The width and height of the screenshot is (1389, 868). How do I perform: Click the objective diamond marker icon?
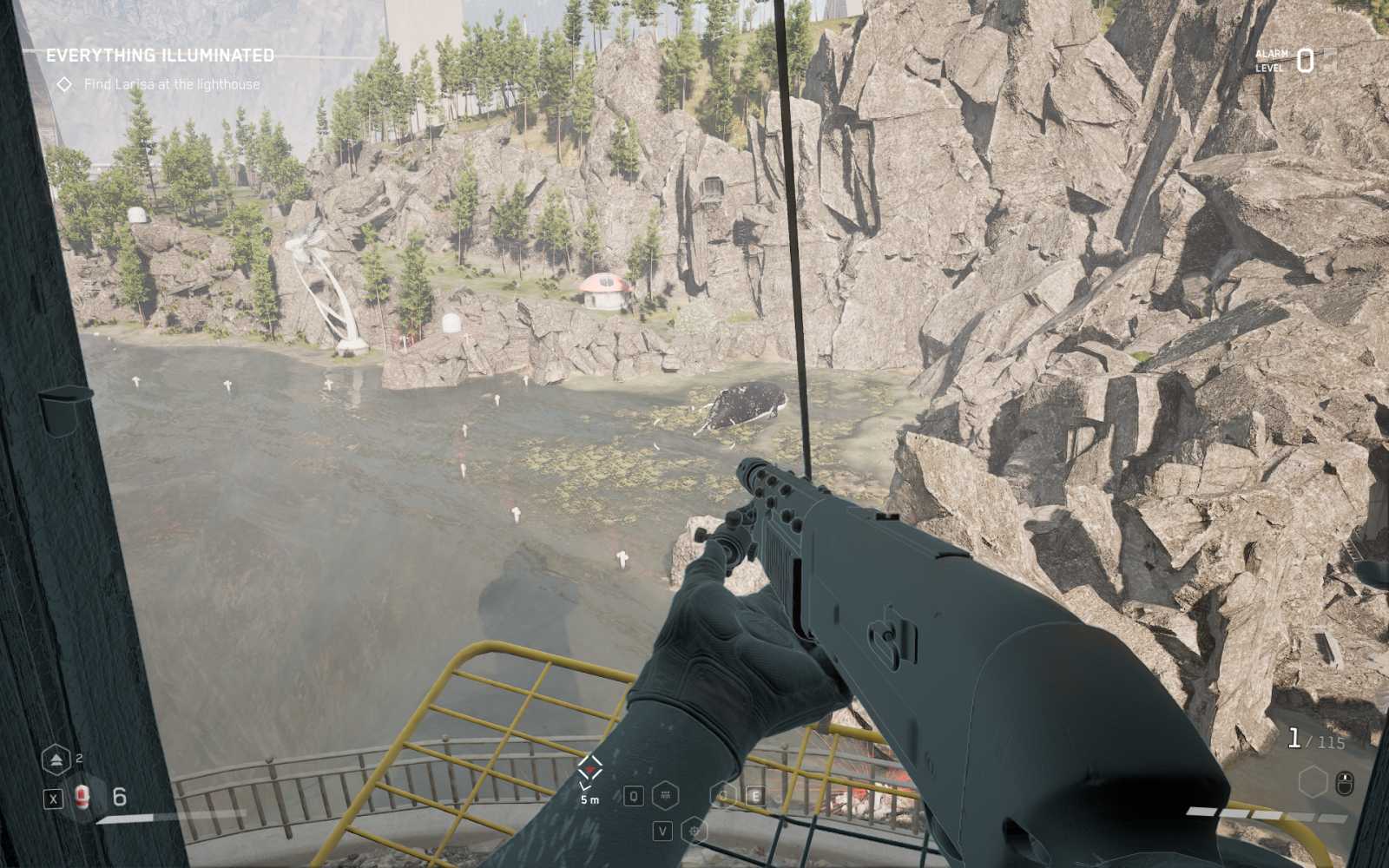pos(65,84)
